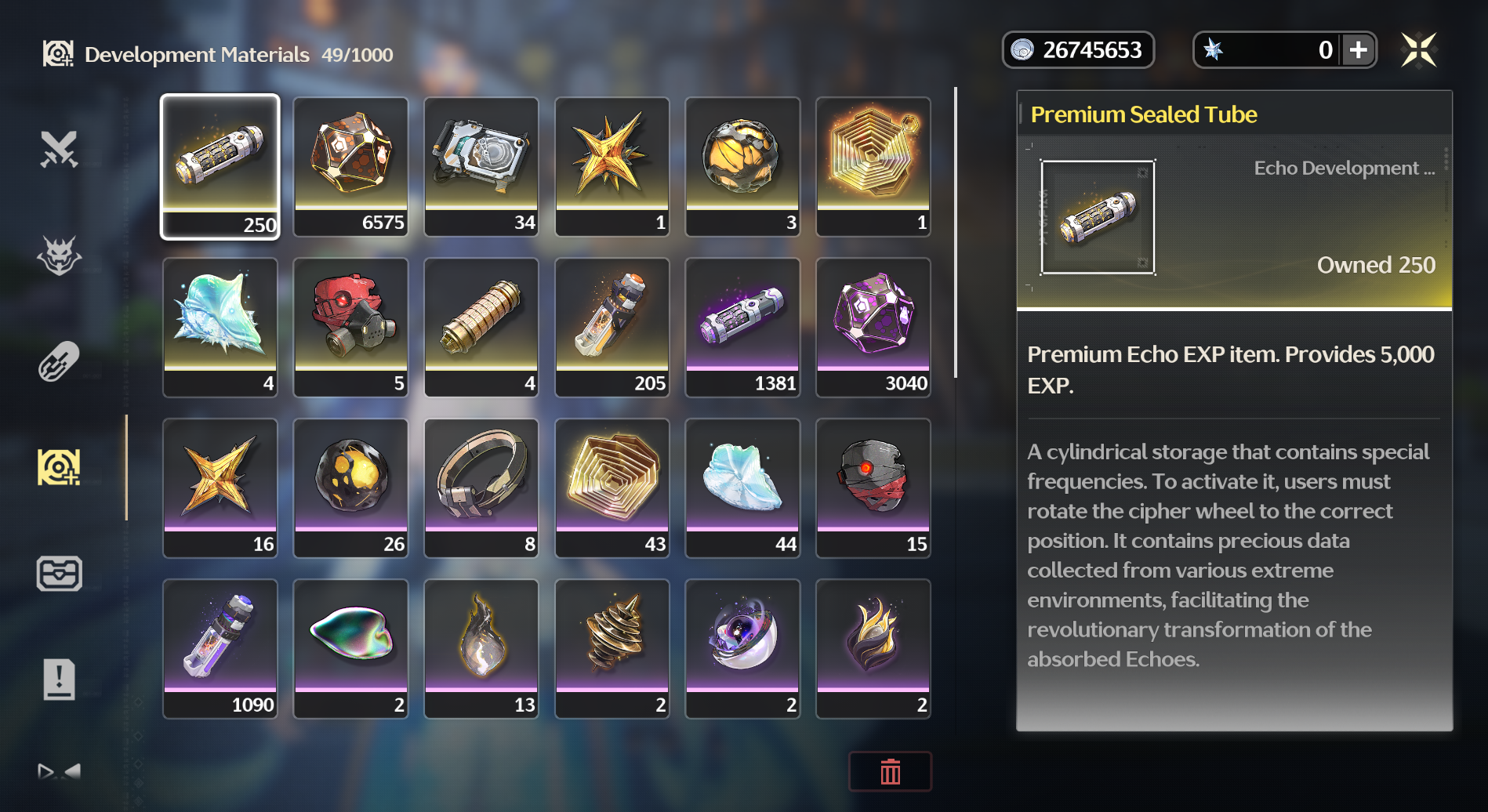1488x812 pixels.
Task: Pick the purple polyhedron item with 3040
Action: point(873,327)
